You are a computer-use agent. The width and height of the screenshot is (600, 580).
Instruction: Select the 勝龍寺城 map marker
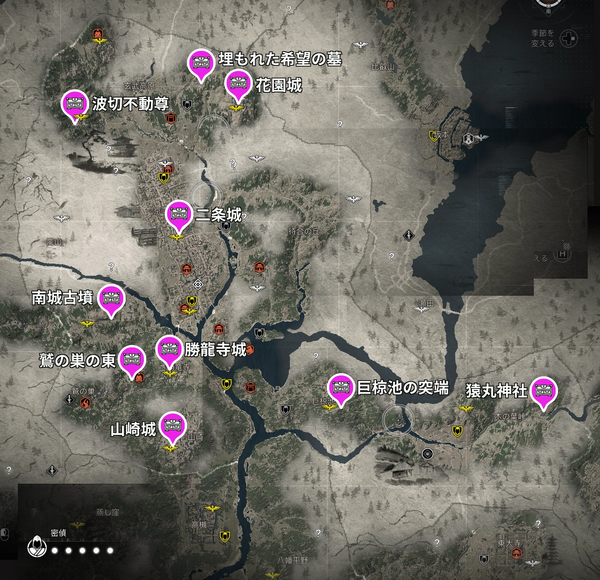169,350
